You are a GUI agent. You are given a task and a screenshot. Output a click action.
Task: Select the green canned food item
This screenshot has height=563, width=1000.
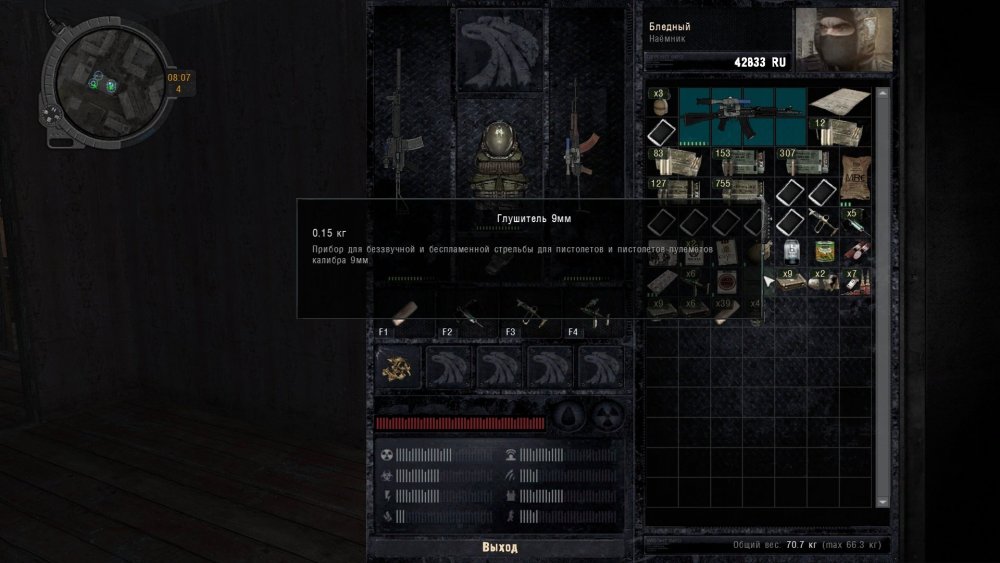coord(825,251)
